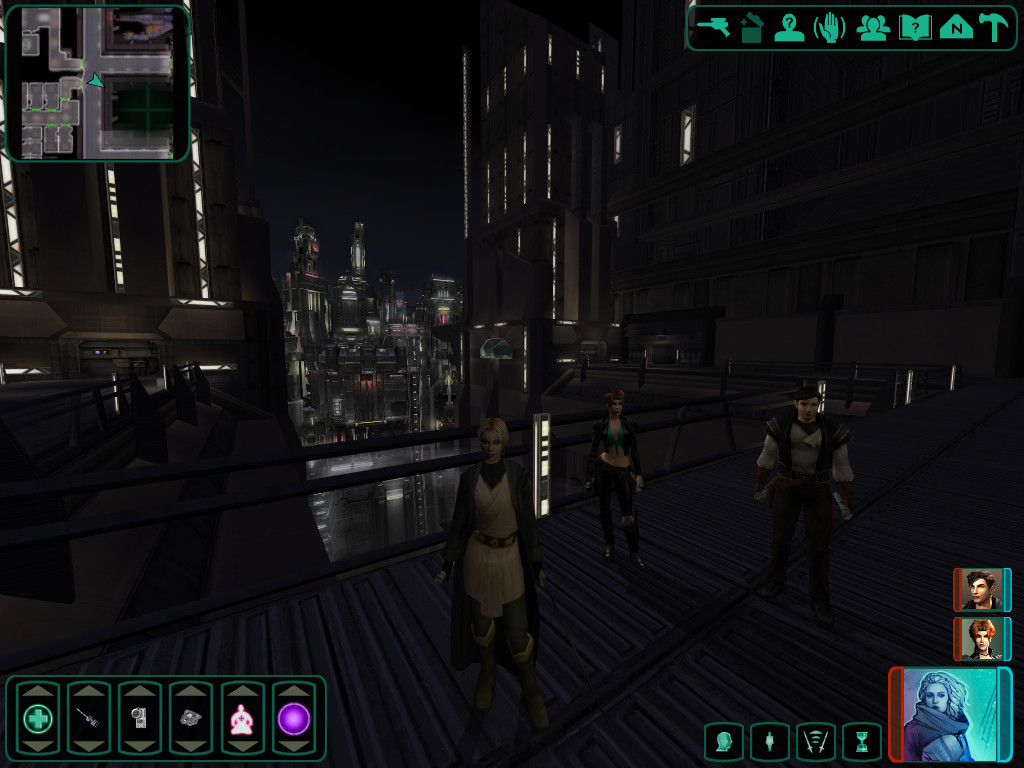Open the quest journal book icon

(x=915, y=27)
